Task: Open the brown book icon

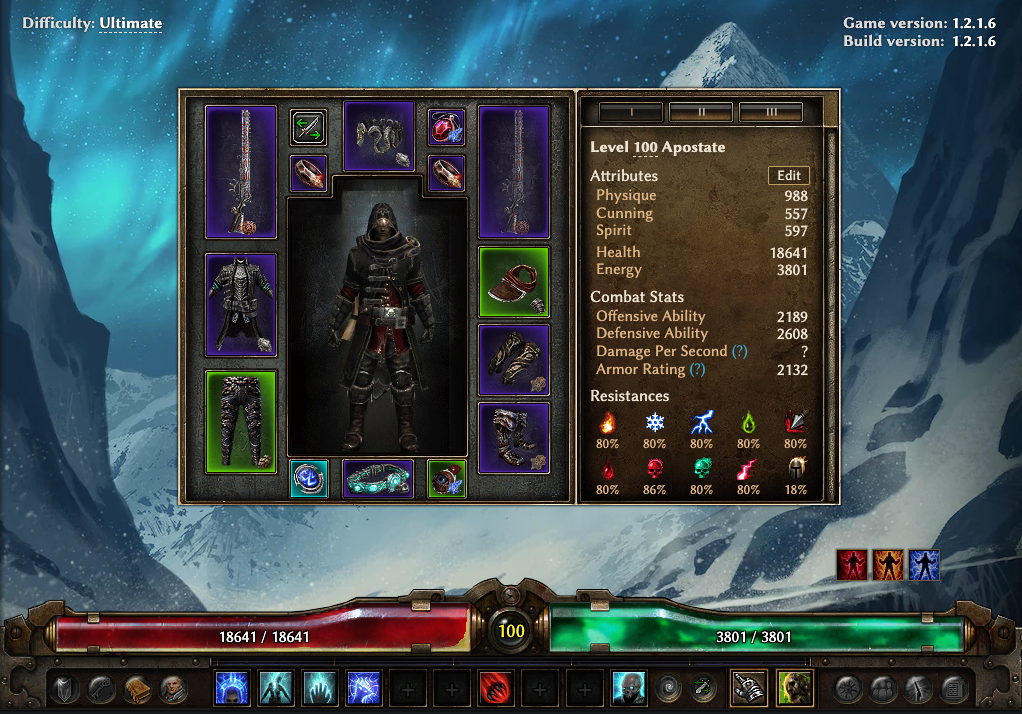Action: point(138,688)
